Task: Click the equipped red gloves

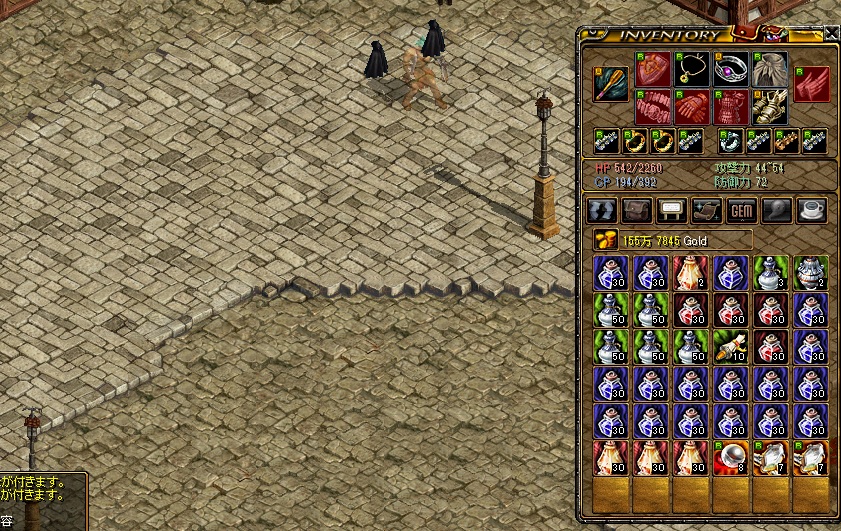Action: click(691, 107)
